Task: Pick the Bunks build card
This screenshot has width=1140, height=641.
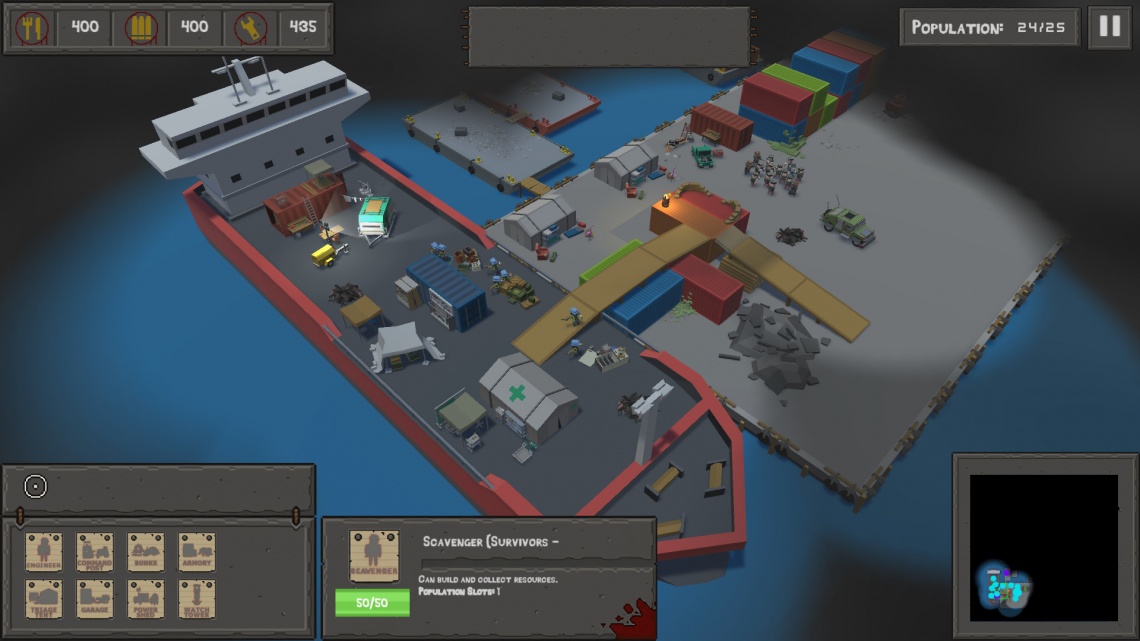Action: pos(146,552)
